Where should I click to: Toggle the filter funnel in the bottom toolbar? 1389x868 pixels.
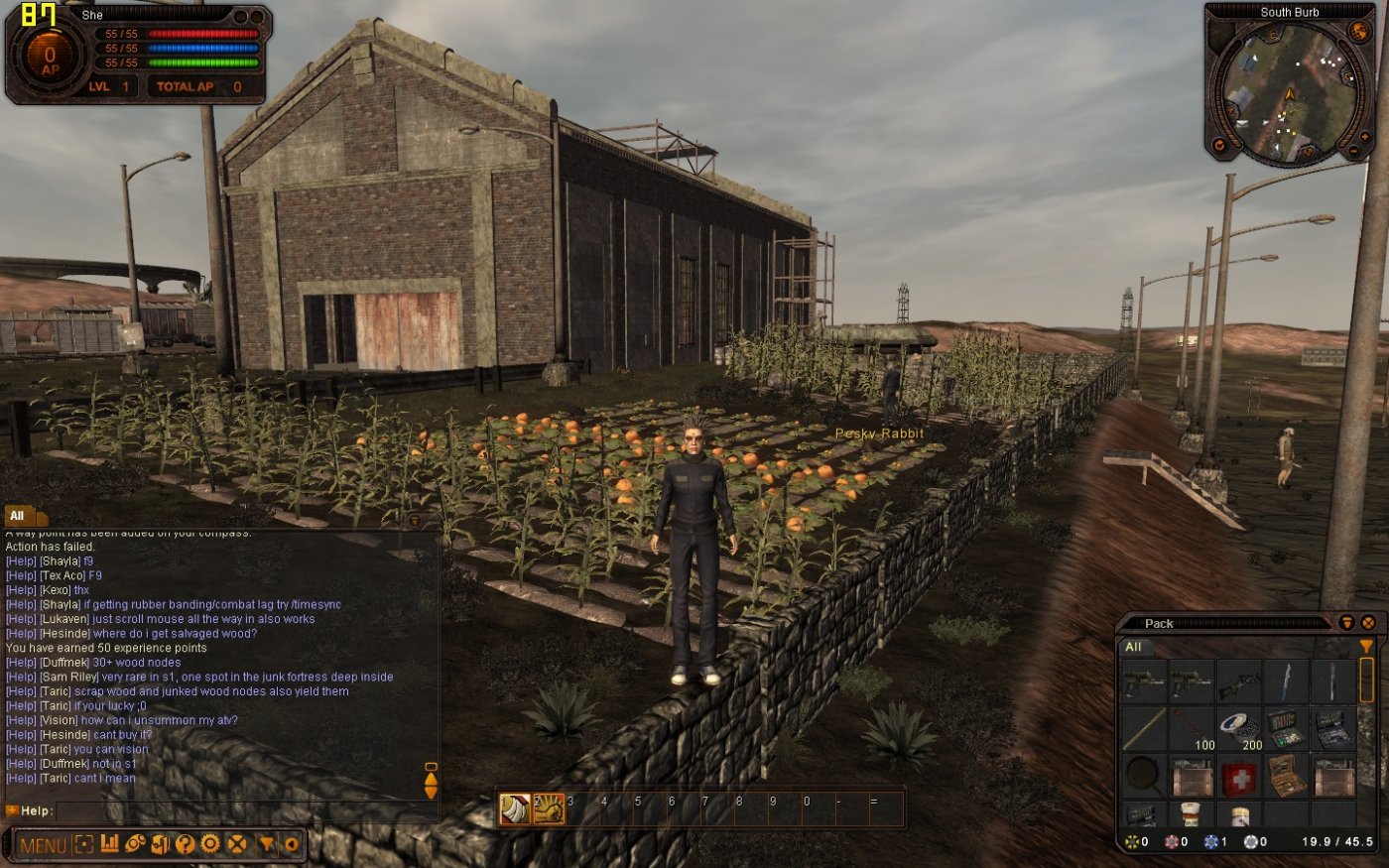(268, 844)
